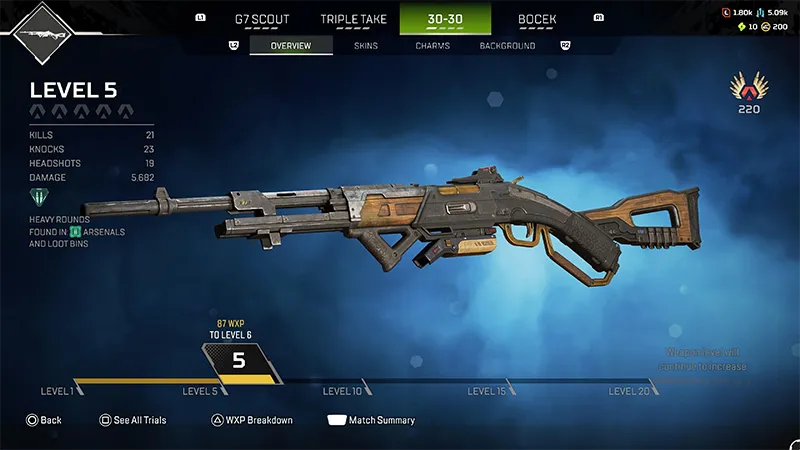This screenshot has width=800, height=450.
Task: Select the current level 5 badge
Action: 239,361
